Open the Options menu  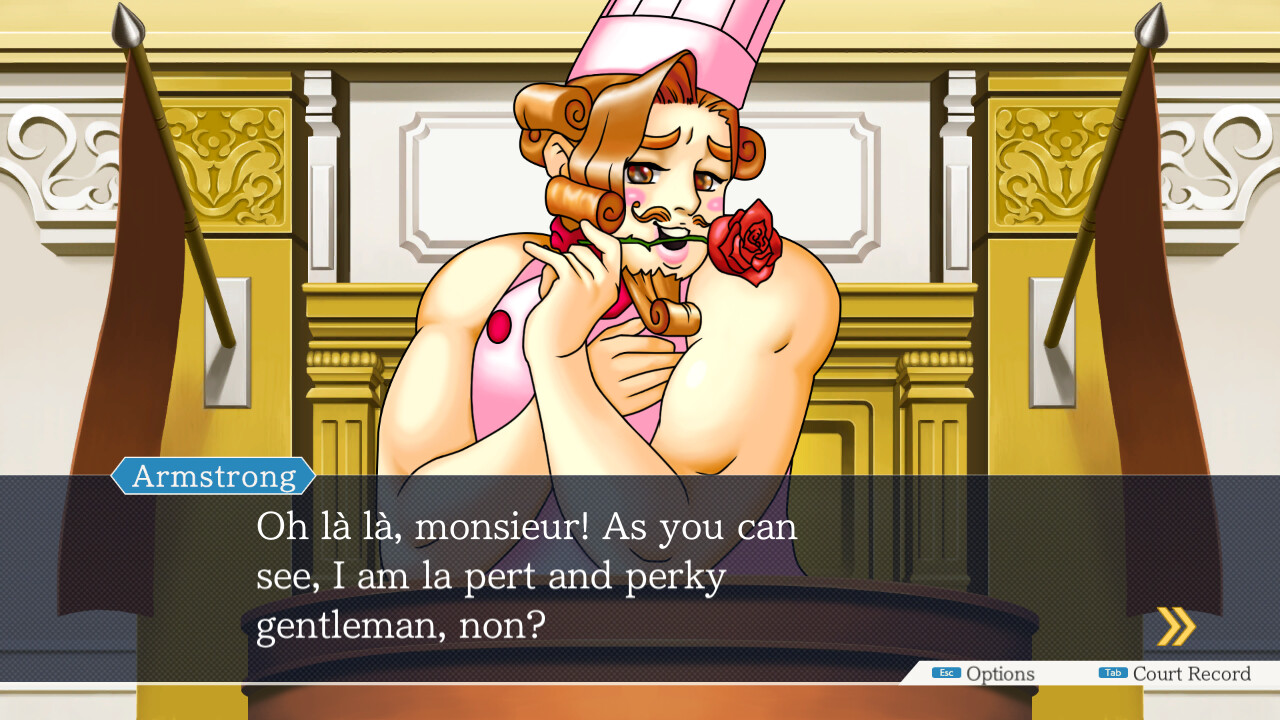(984, 674)
